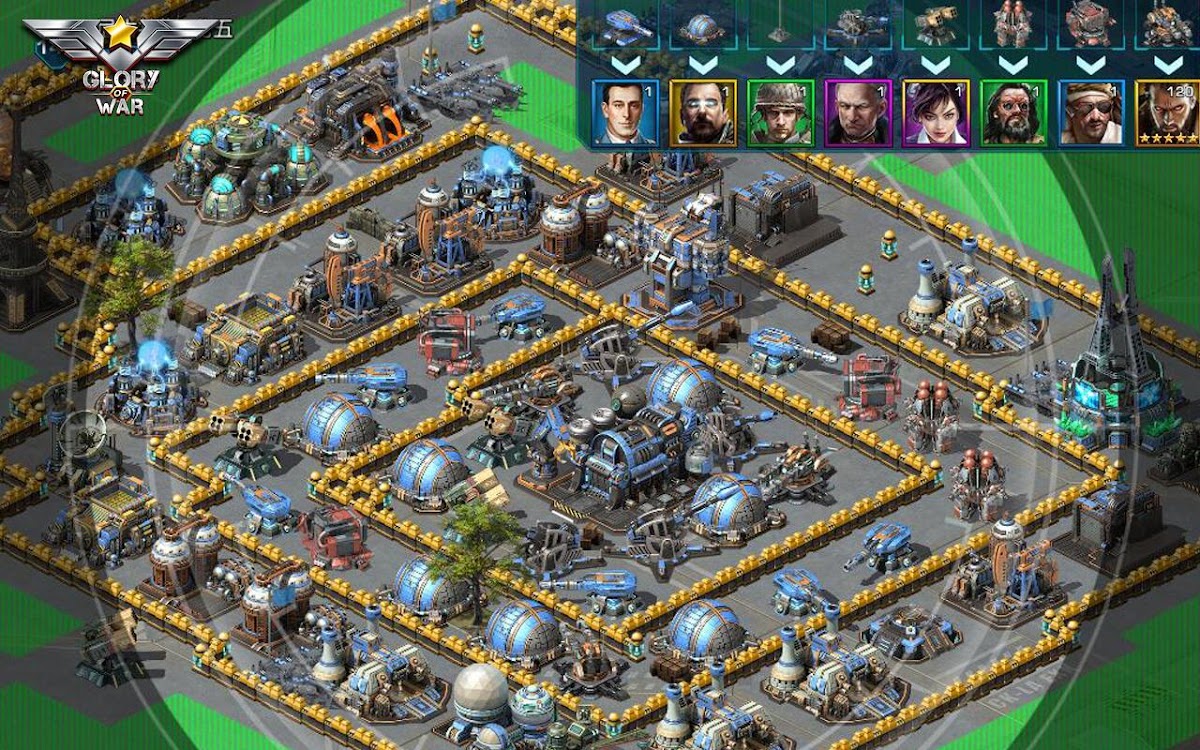Pick the headband-and-sunglasses hero portrait

[x=1091, y=112]
